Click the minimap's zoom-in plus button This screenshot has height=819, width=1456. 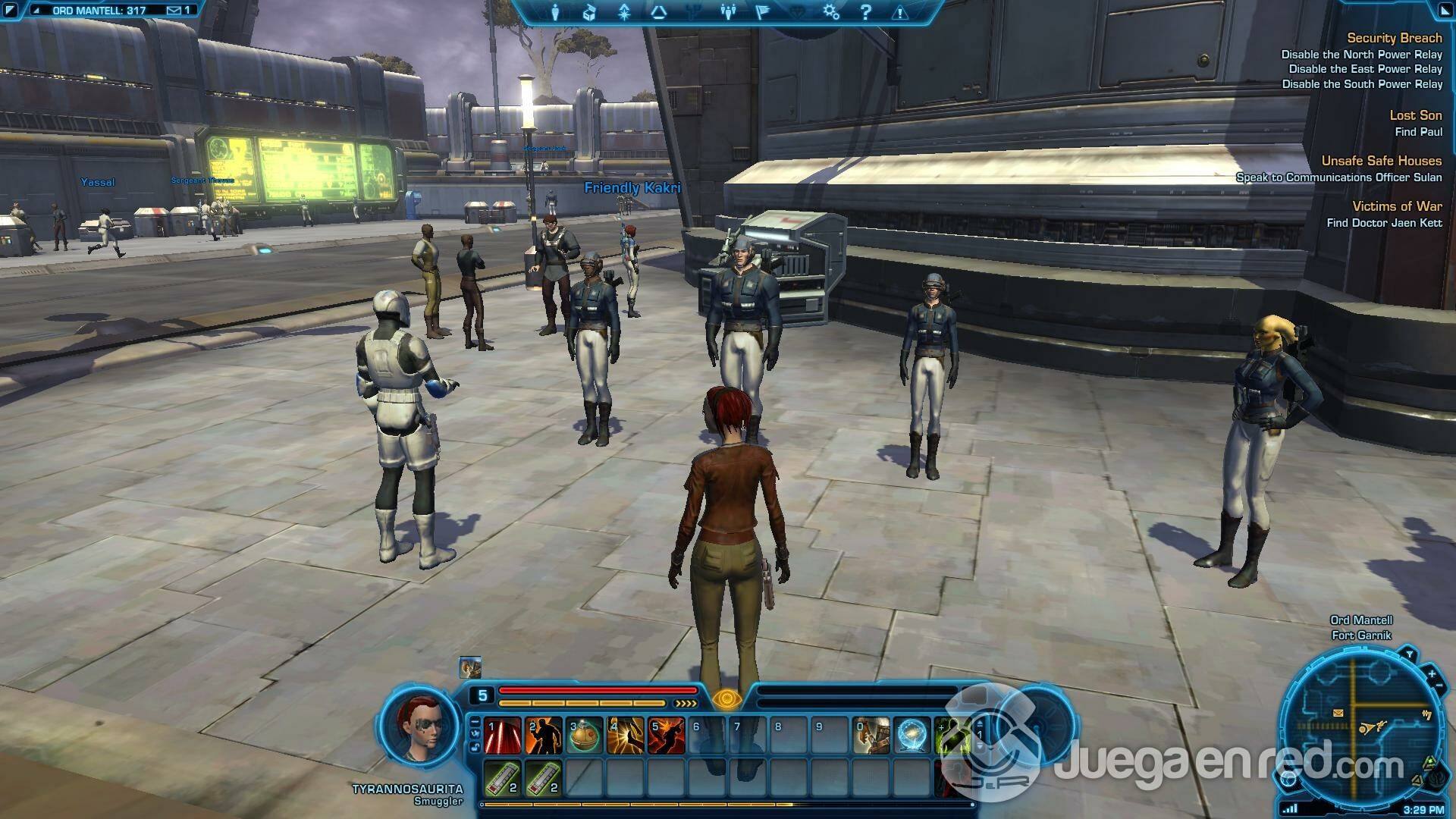click(1432, 673)
